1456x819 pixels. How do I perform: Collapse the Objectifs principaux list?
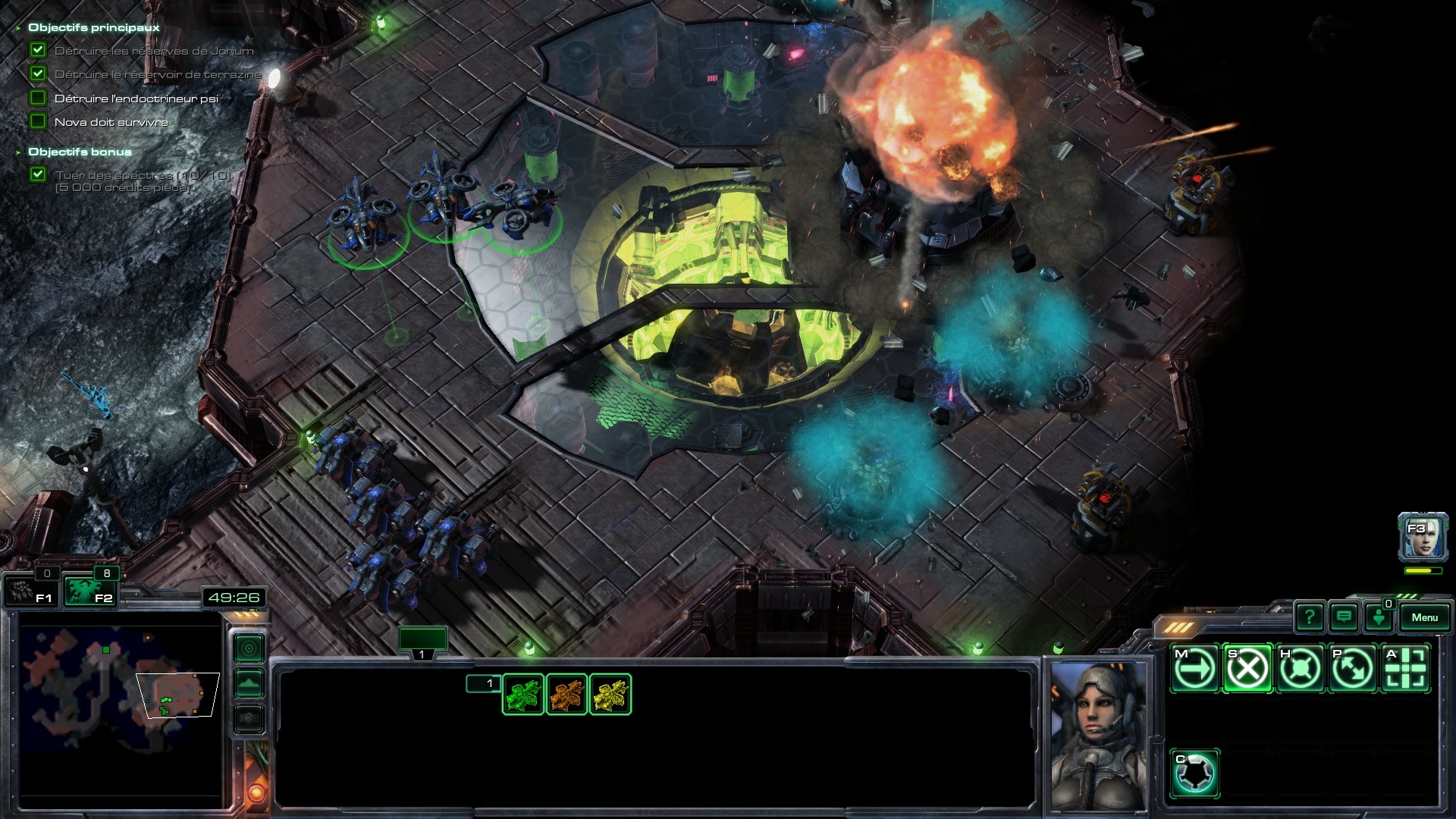pyautogui.click(x=18, y=28)
